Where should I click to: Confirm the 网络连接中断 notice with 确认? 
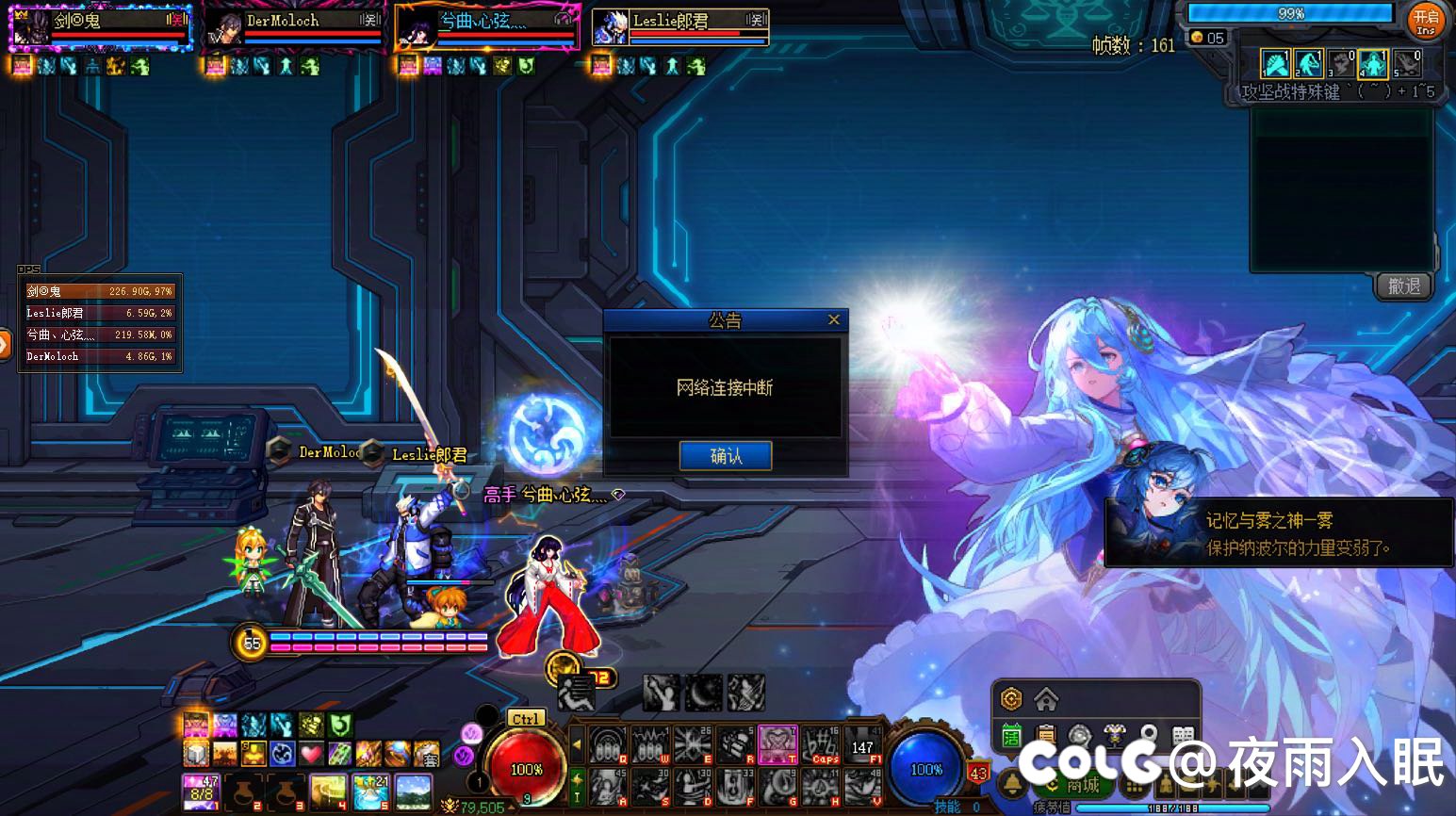(725, 456)
